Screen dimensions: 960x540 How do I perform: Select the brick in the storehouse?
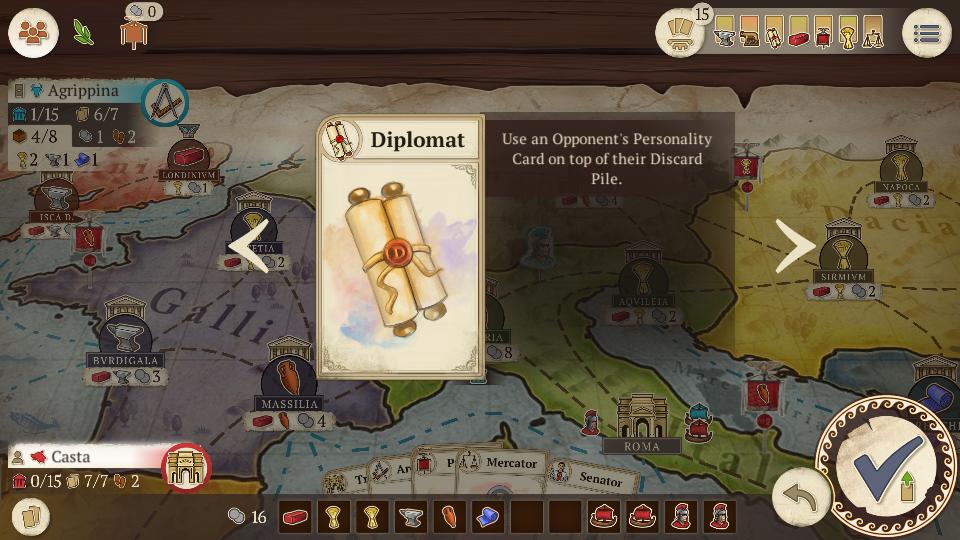pyautogui.click(x=295, y=517)
